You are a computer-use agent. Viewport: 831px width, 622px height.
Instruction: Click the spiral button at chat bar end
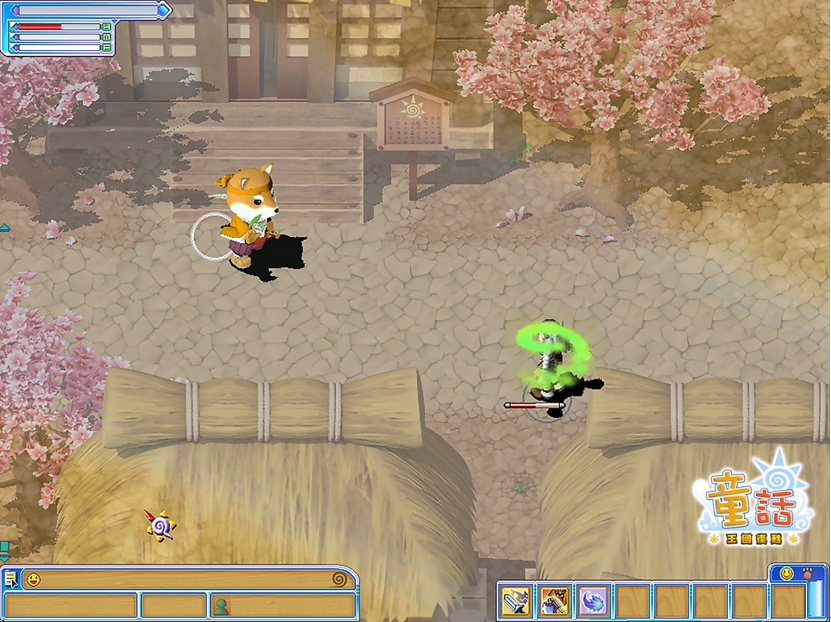(x=340, y=579)
